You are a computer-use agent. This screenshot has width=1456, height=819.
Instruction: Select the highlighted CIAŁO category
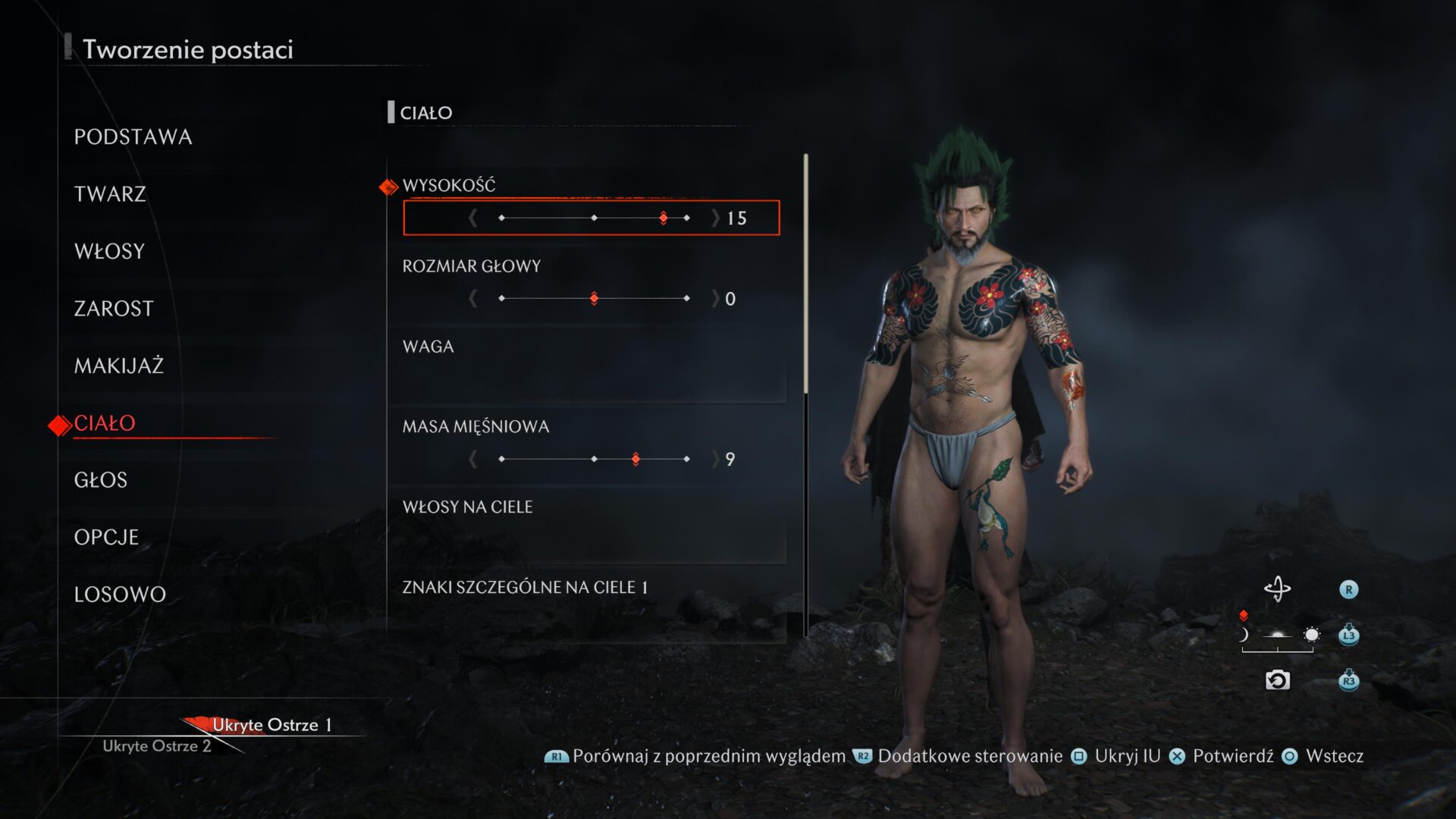pyautogui.click(x=105, y=423)
